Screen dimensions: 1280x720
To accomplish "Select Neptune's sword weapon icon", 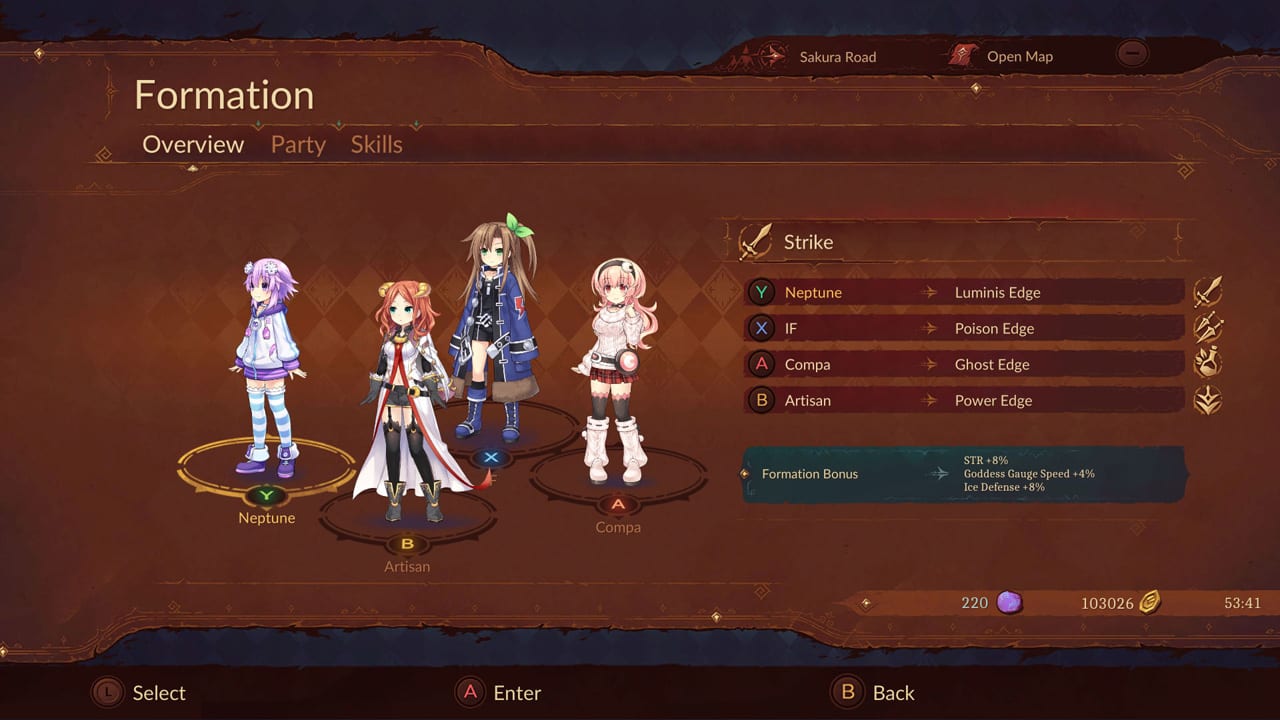I will click(x=1208, y=291).
